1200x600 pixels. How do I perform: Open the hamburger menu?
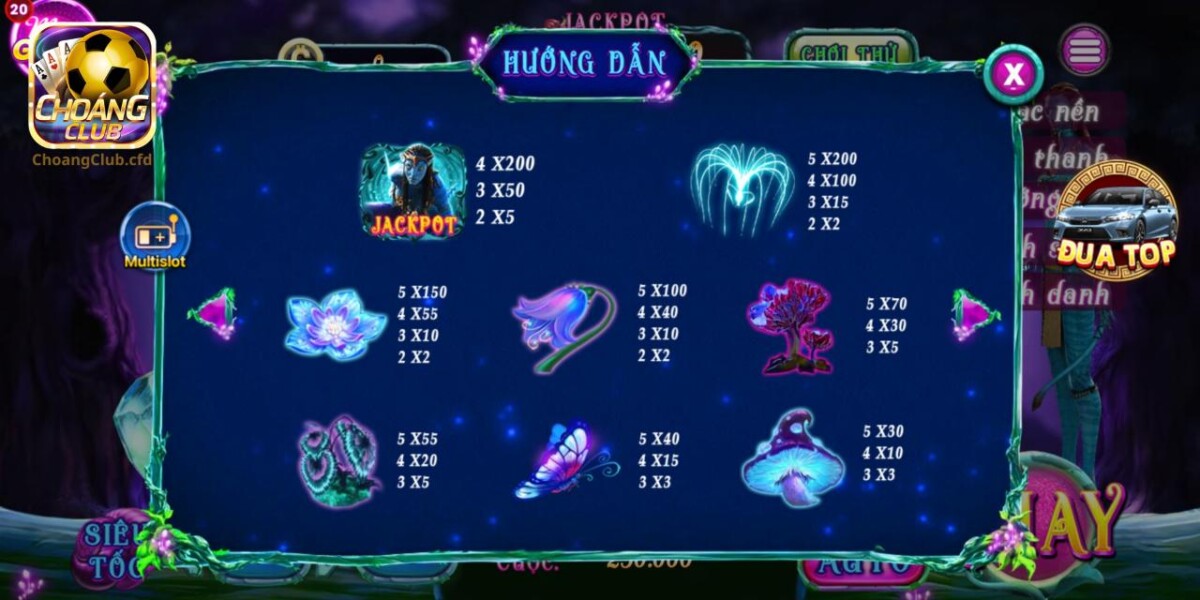click(x=1085, y=49)
